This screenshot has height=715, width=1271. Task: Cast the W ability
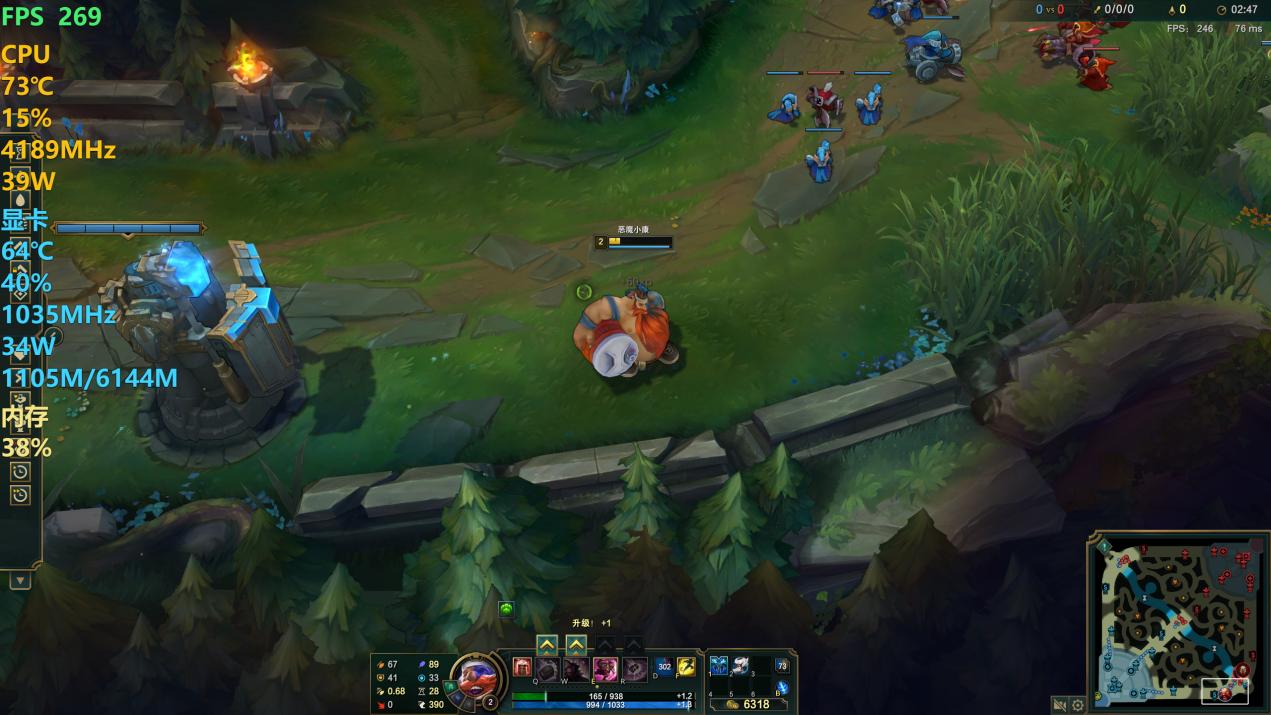pyautogui.click(x=575, y=669)
